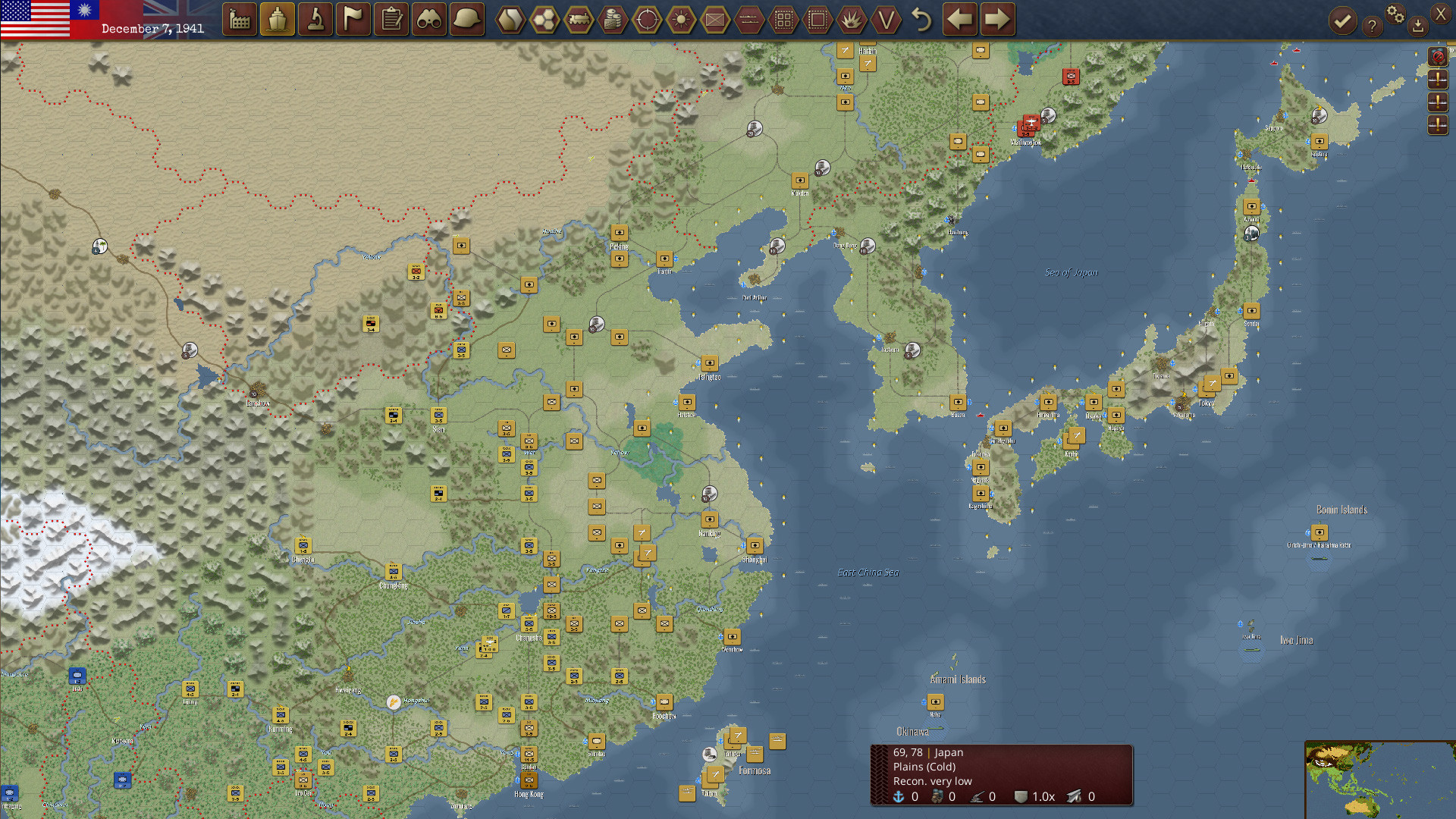The width and height of the screenshot is (1456, 819).
Task: Click the victory conditions V hex icon
Action: pos(884,20)
